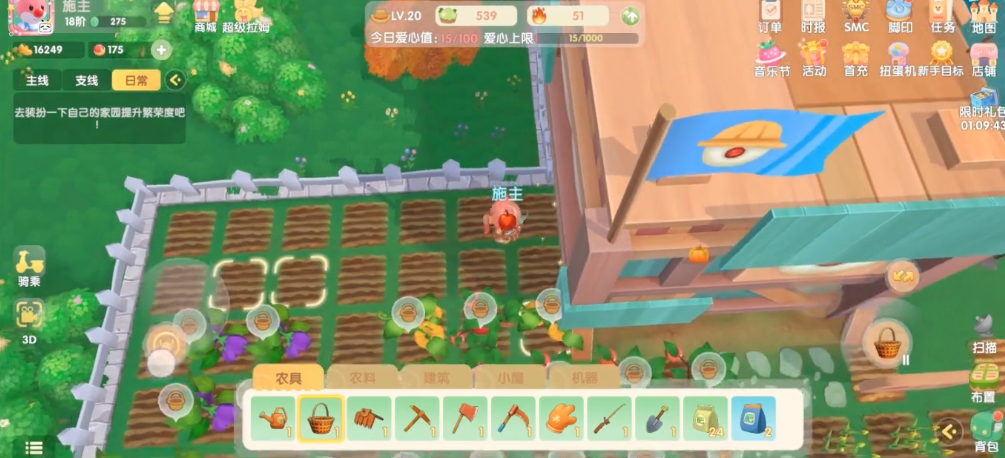Image resolution: width=1005 pixels, height=458 pixels.
Task: Collapse the quest panel with the arrow button
Action: [x=176, y=80]
